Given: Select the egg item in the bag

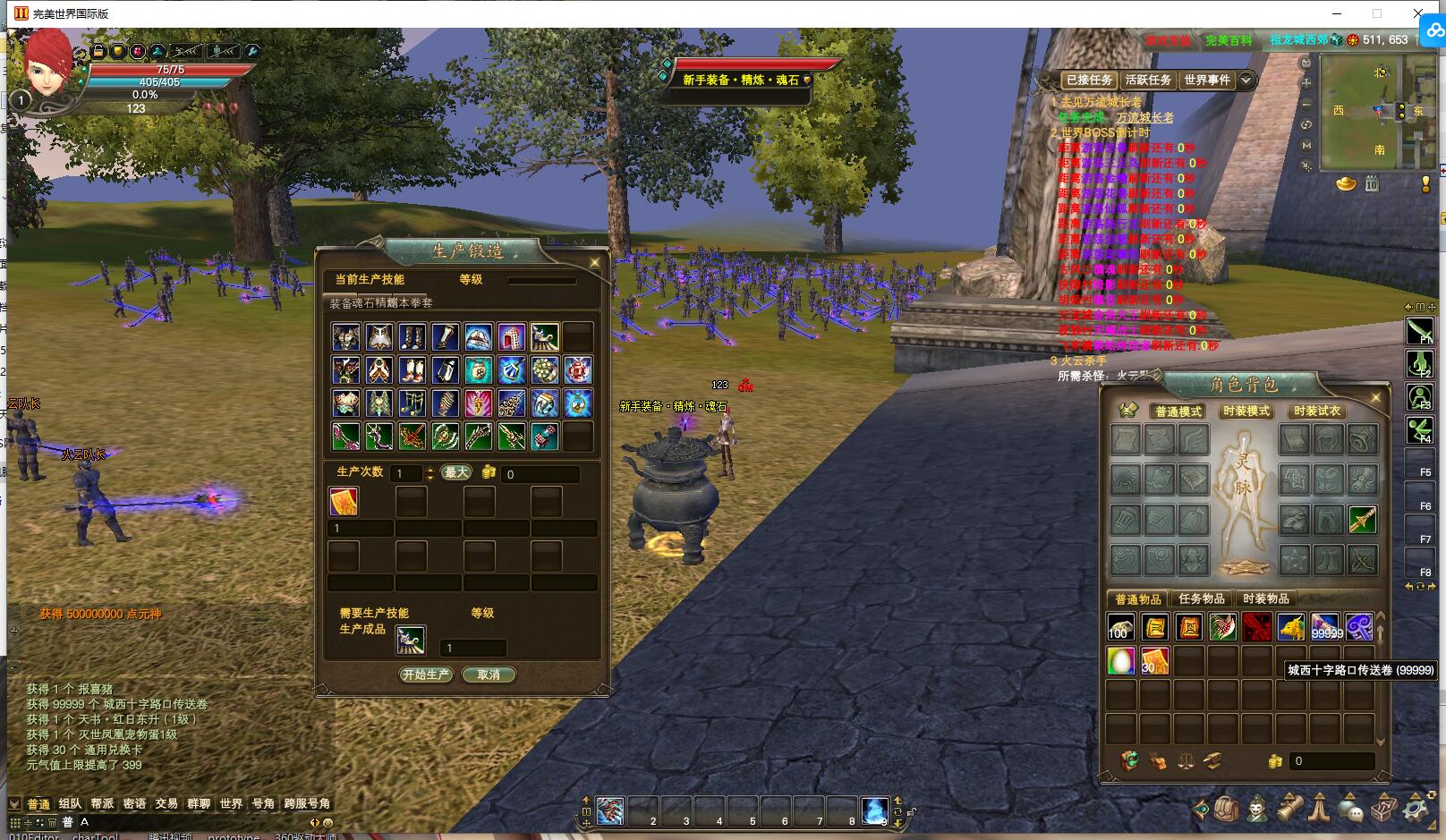Looking at the screenshot, I should point(1121,660).
